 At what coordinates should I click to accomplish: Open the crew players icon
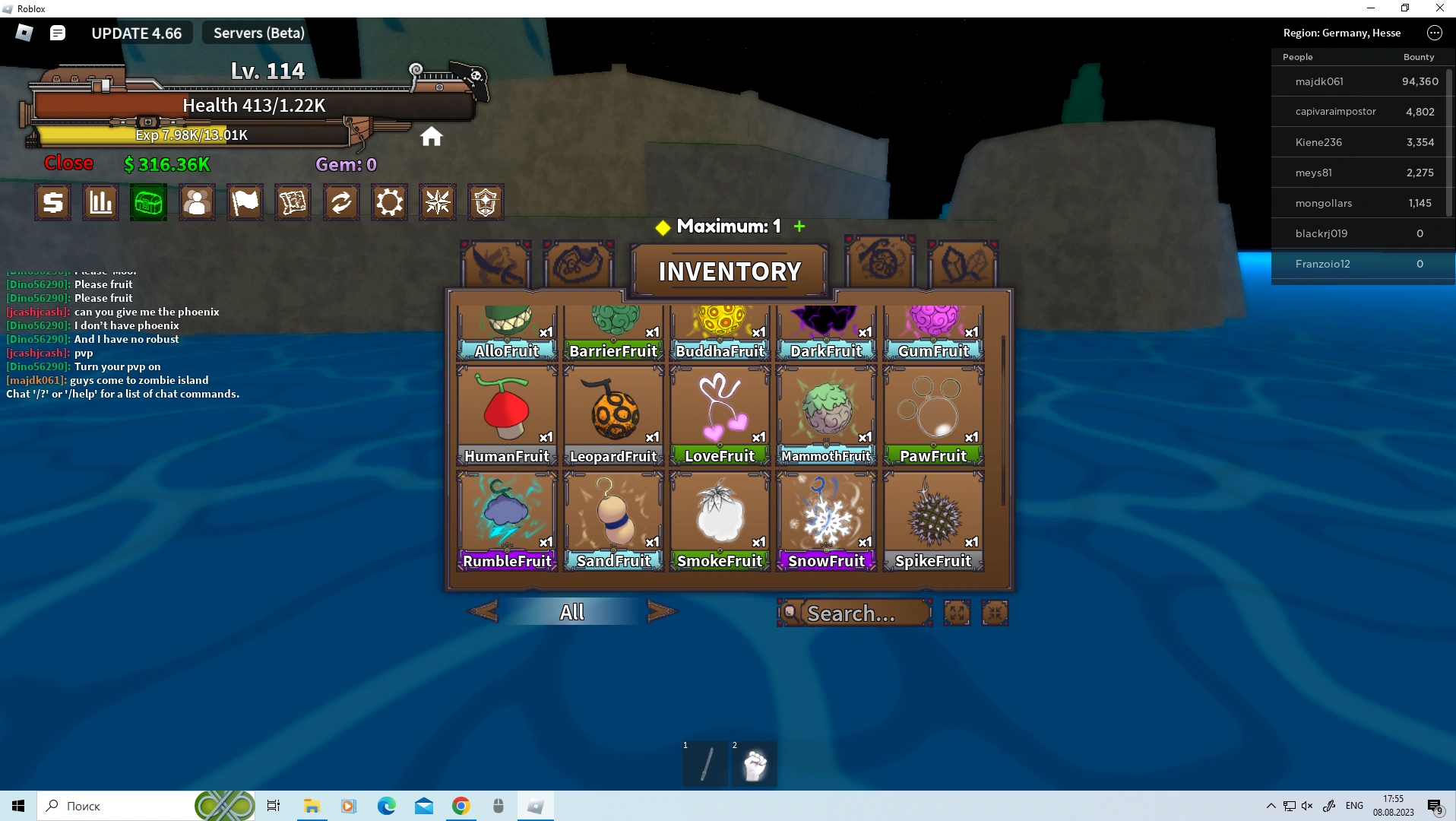click(196, 202)
